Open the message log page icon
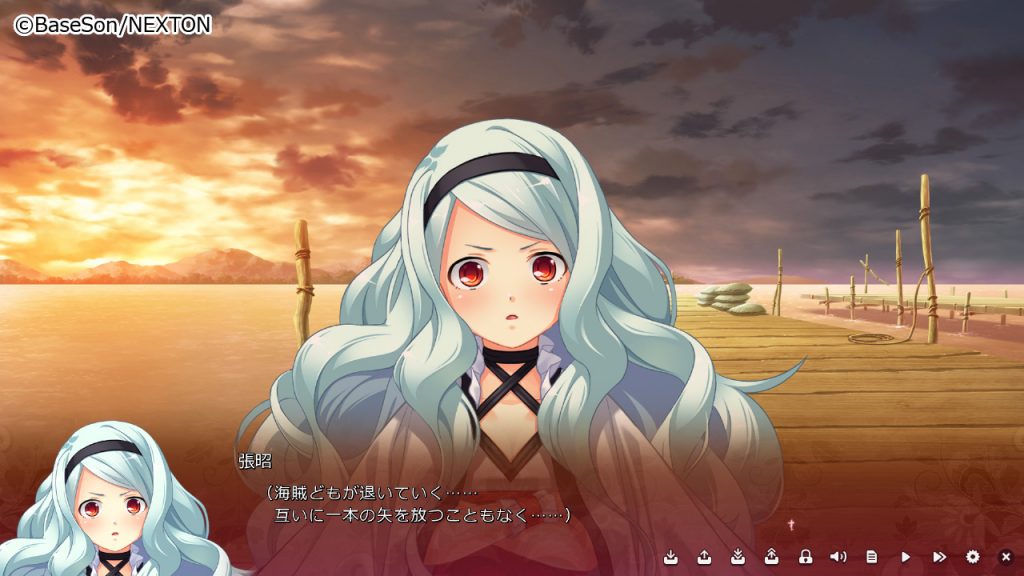Screen dimensions: 1024x576 [872, 556]
